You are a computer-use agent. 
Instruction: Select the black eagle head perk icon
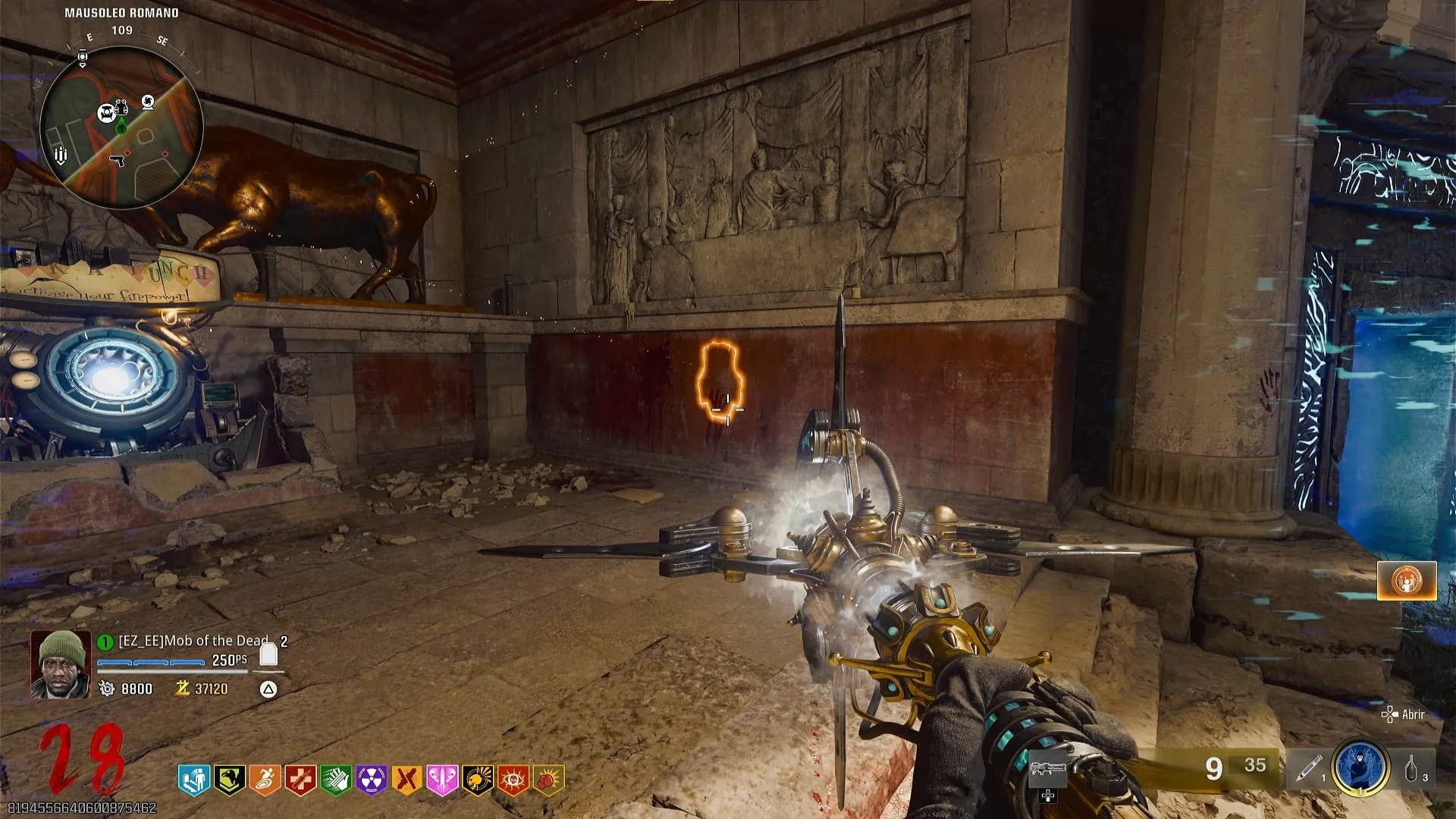[228, 780]
